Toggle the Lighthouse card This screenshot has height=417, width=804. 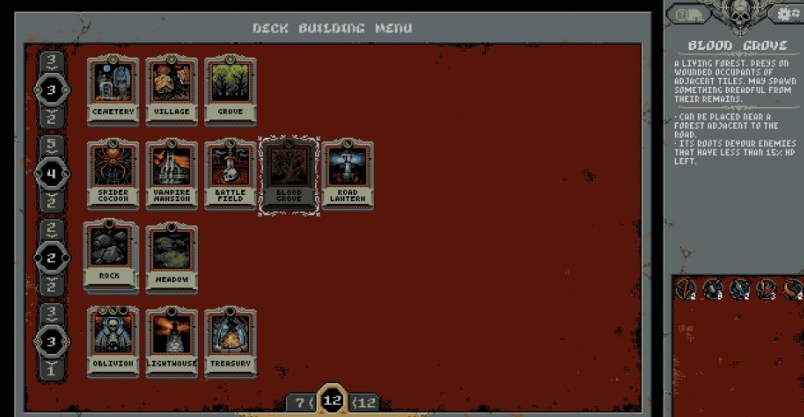(x=171, y=341)
